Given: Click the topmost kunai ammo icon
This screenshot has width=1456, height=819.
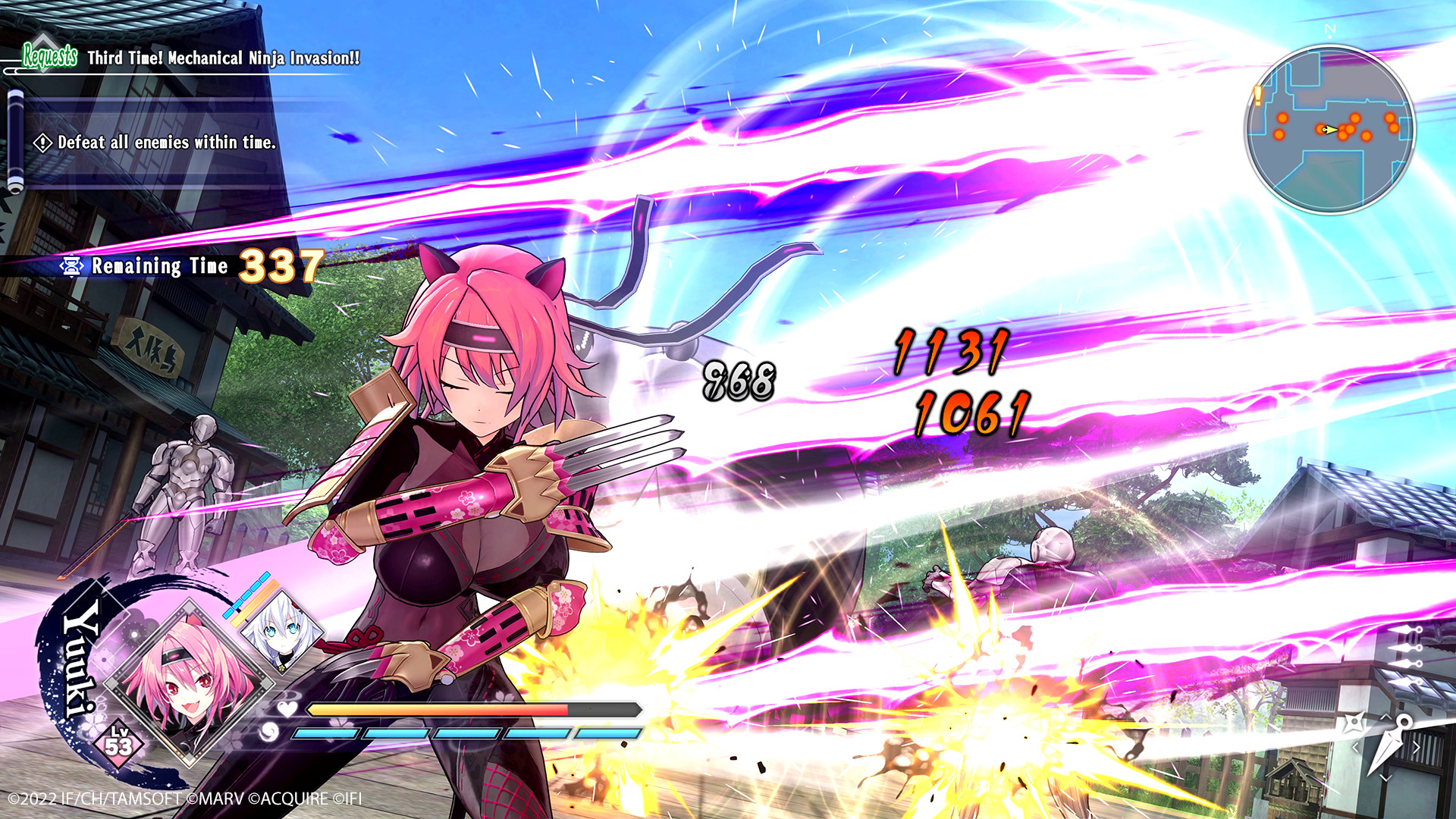Looking at the screenshot, I should (1410, 629).
